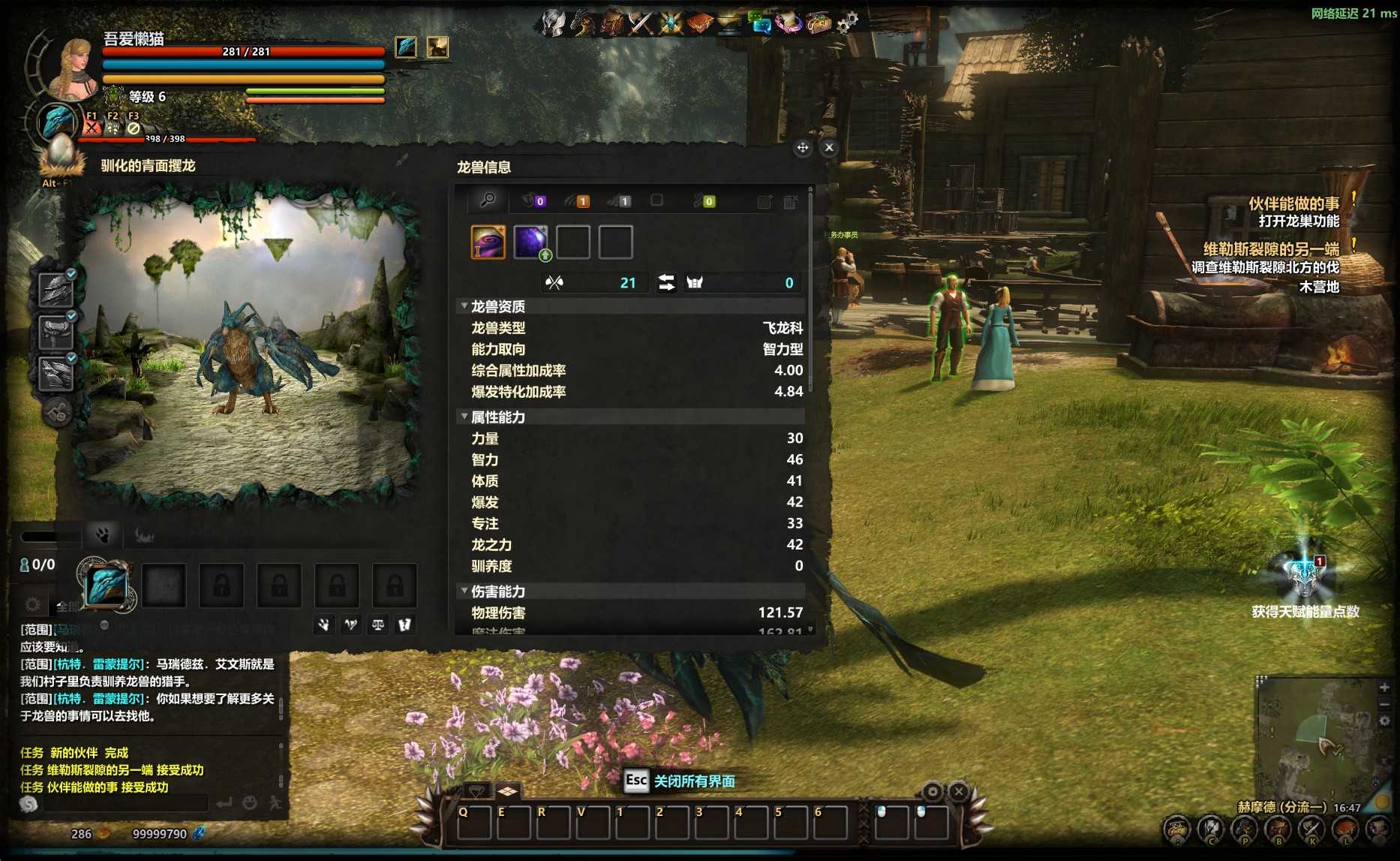This screenshot has width=1400, height=861.
Task: Select the 伙伴能做的事 quest tracker entry
Action: coord(1293,203)
